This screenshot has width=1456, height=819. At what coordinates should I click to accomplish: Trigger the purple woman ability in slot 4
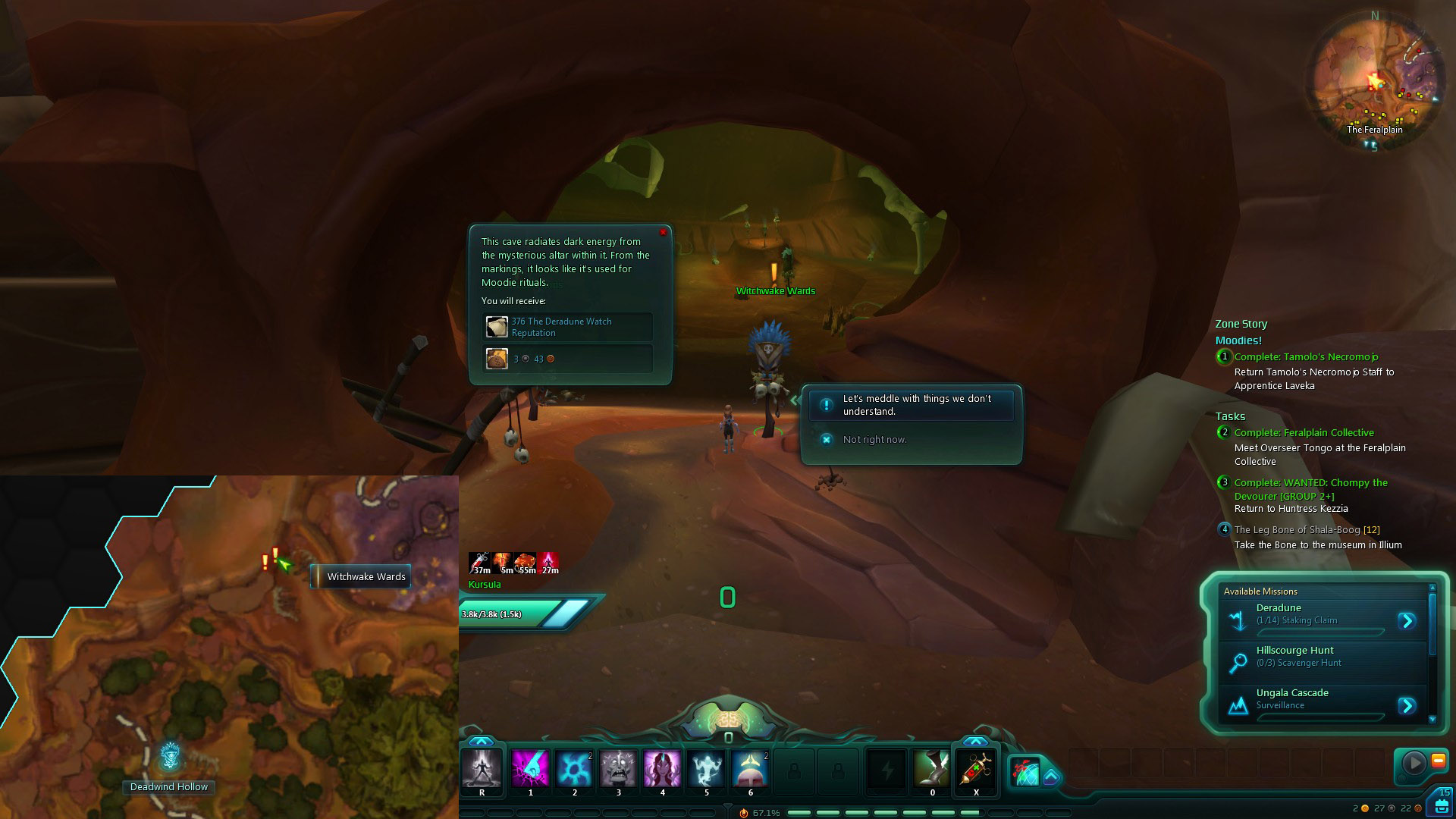(662, 769)
